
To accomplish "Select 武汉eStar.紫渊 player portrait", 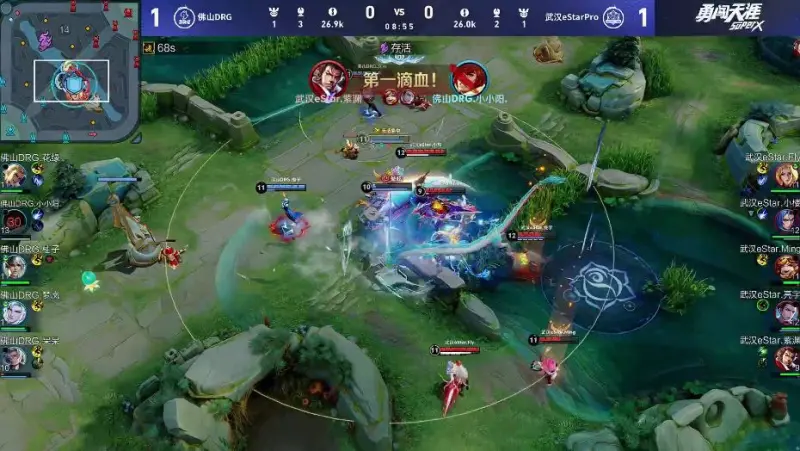I will 786,358.
